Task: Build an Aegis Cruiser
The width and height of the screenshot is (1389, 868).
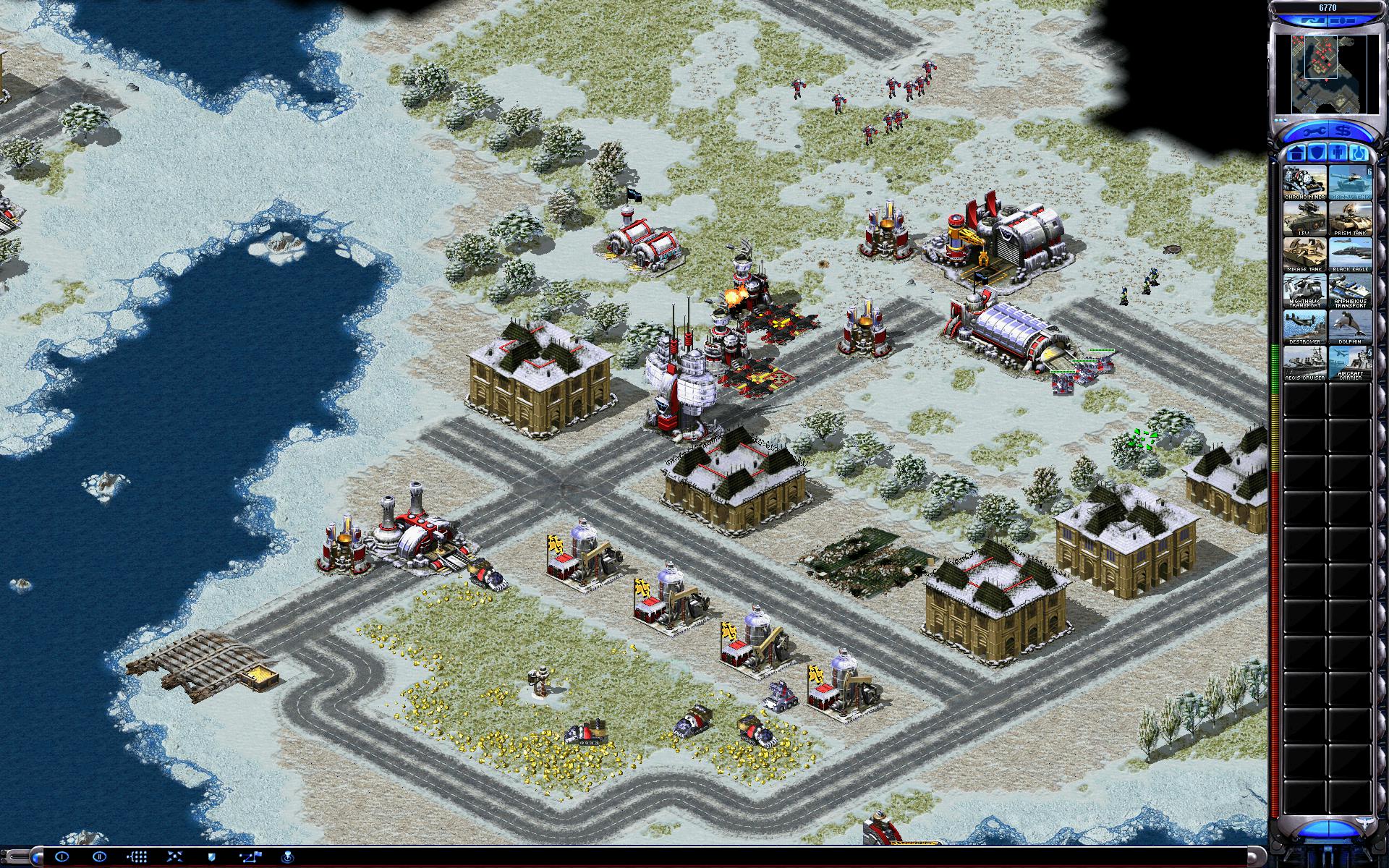Action: [1304, 363]
